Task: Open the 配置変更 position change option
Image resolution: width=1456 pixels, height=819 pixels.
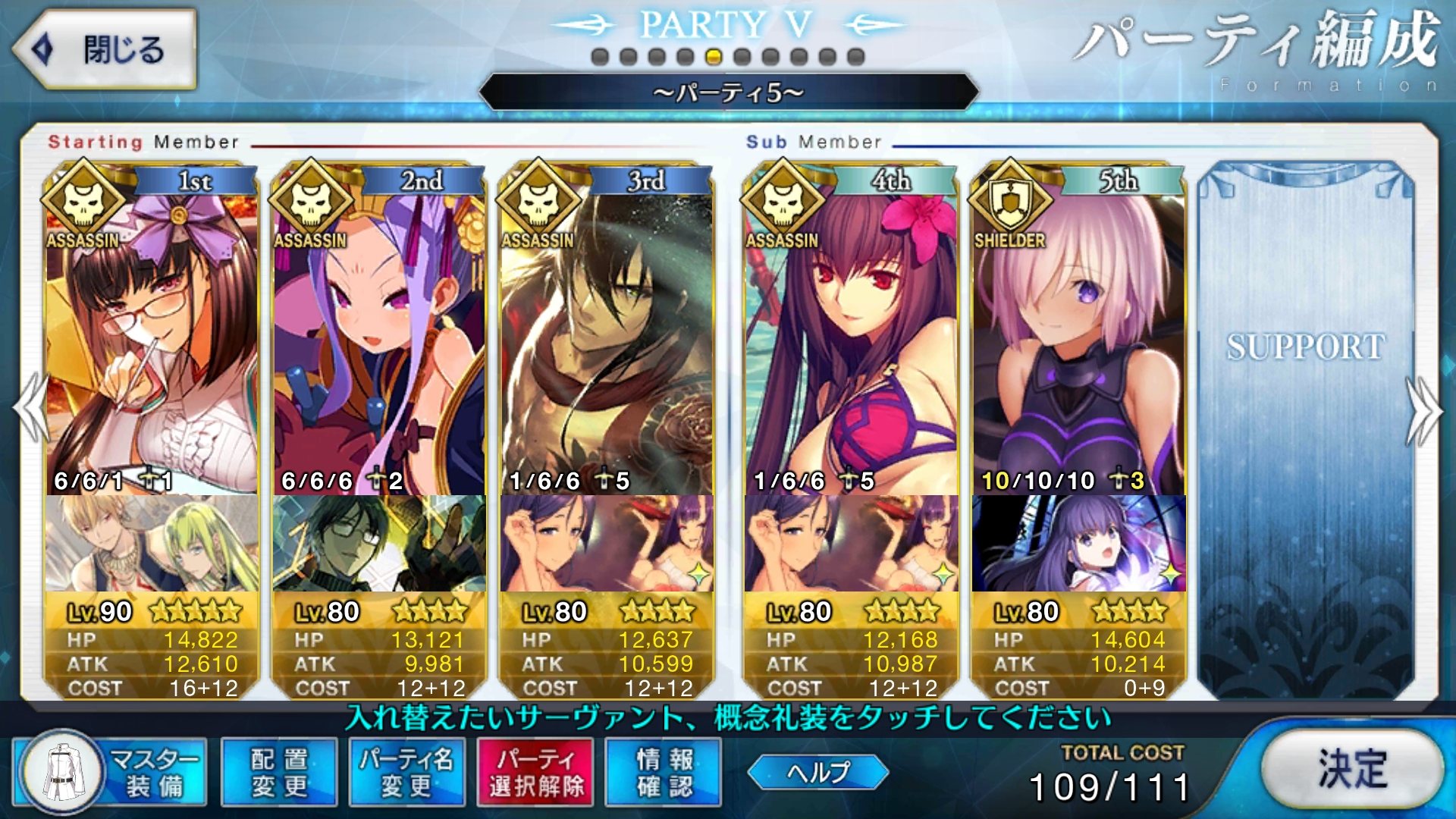Action: [x=279, y=772]
